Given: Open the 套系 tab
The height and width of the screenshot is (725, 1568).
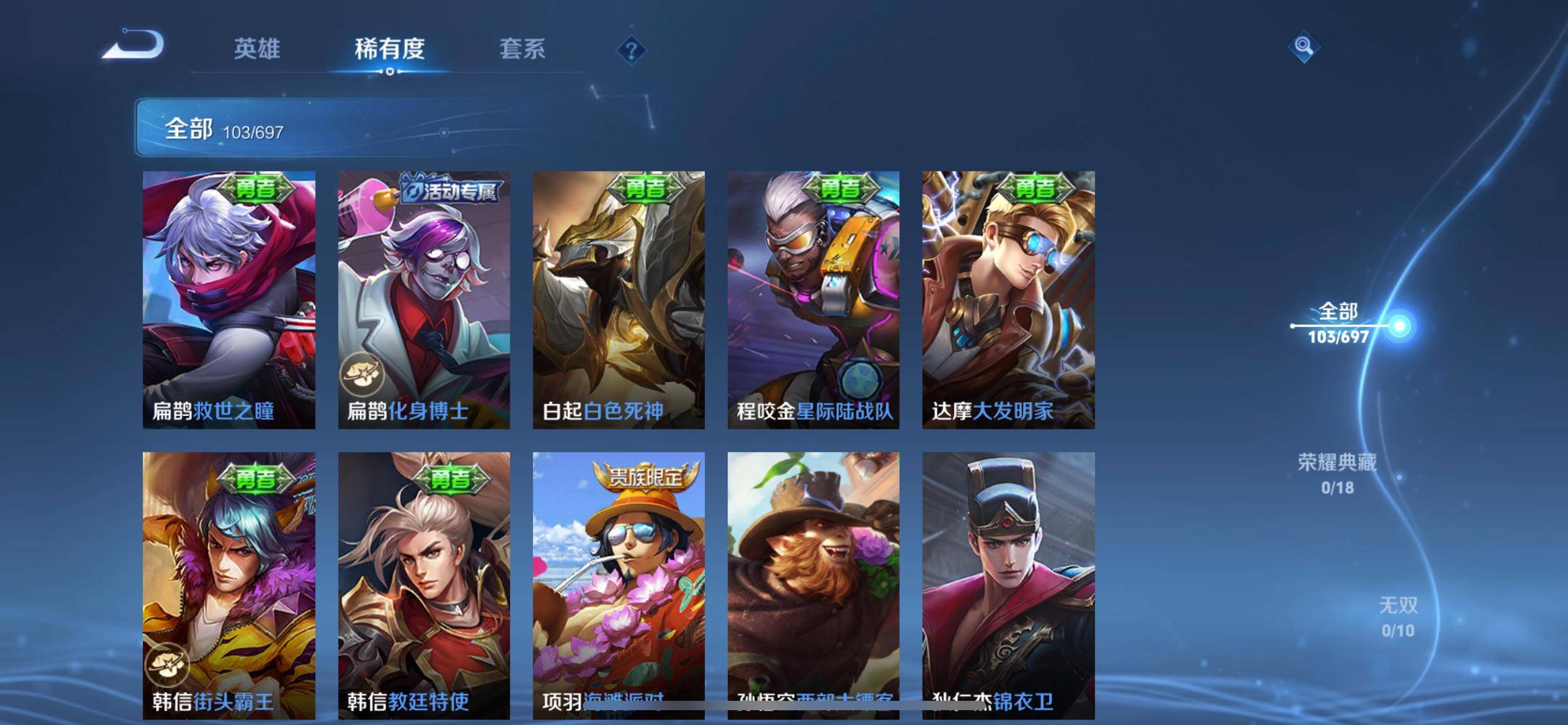Looking at the screenshot, I should tap(522, 49).
